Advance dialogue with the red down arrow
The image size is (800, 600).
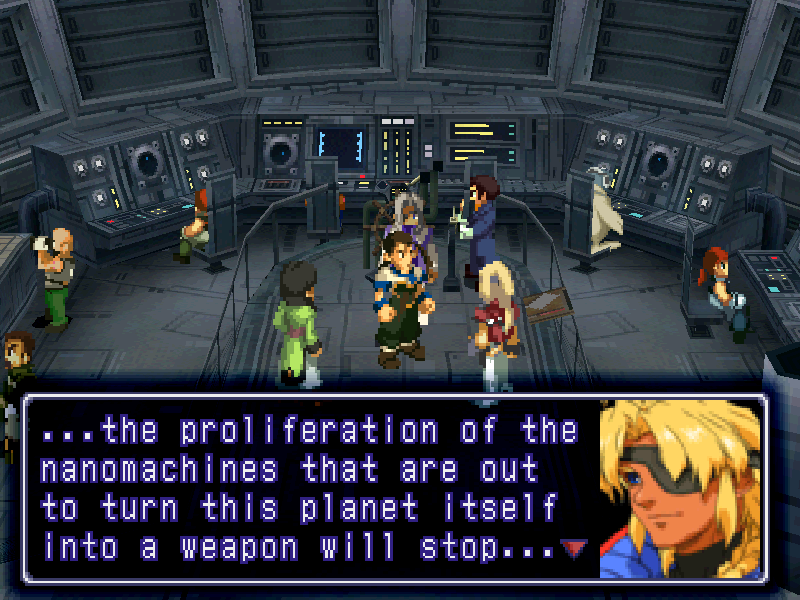573,548
